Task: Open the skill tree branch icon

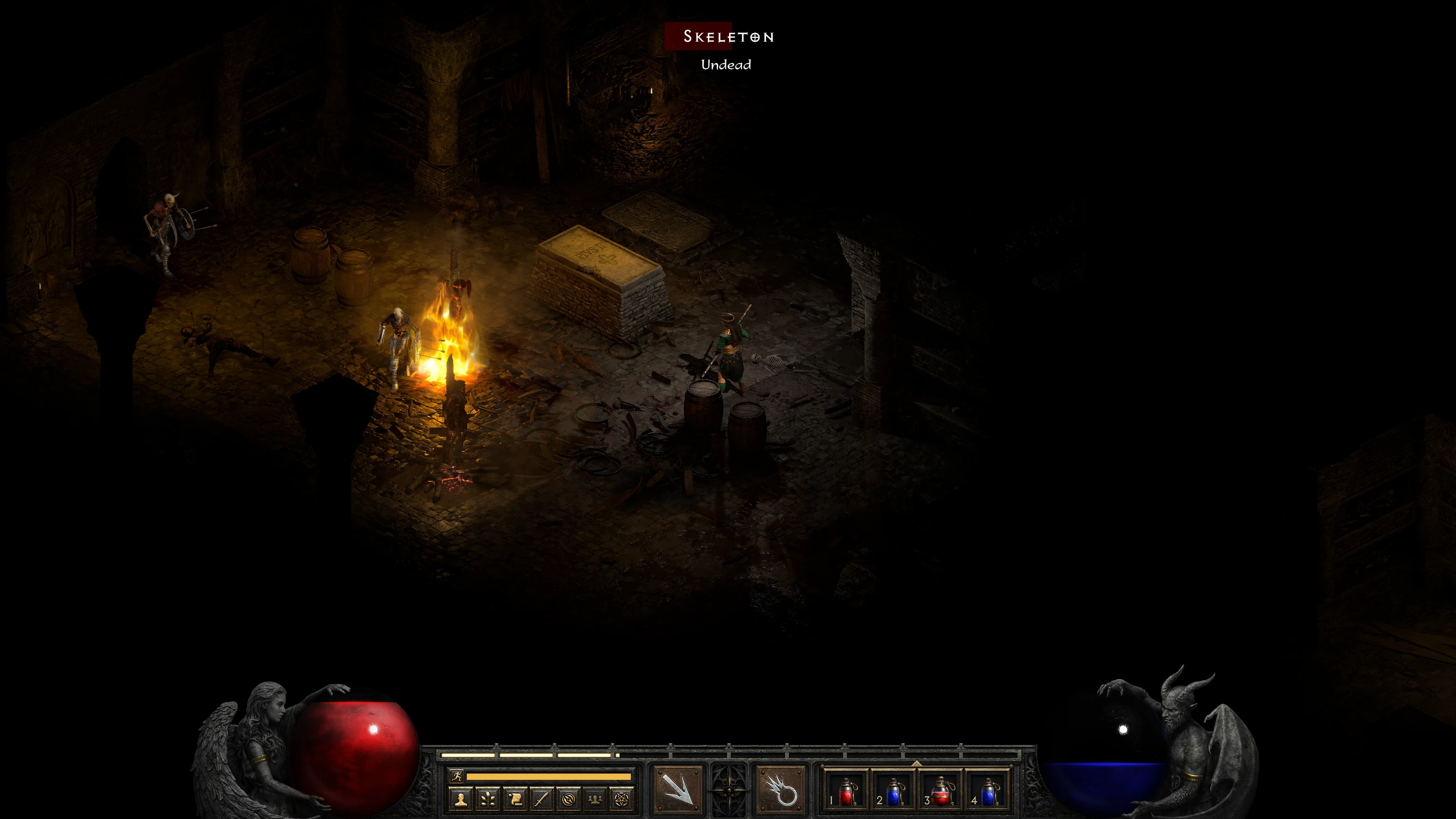Action: [488, 799]
